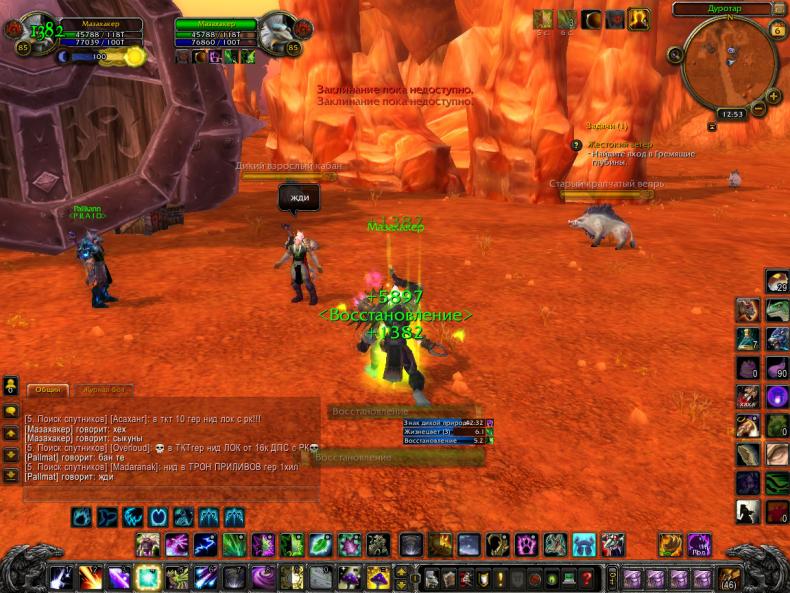Zoom in the minimap with the plus button
Image resolution: width=790 pixels, height=593 pixels.
pyautogui.click(x=774, y=96)
